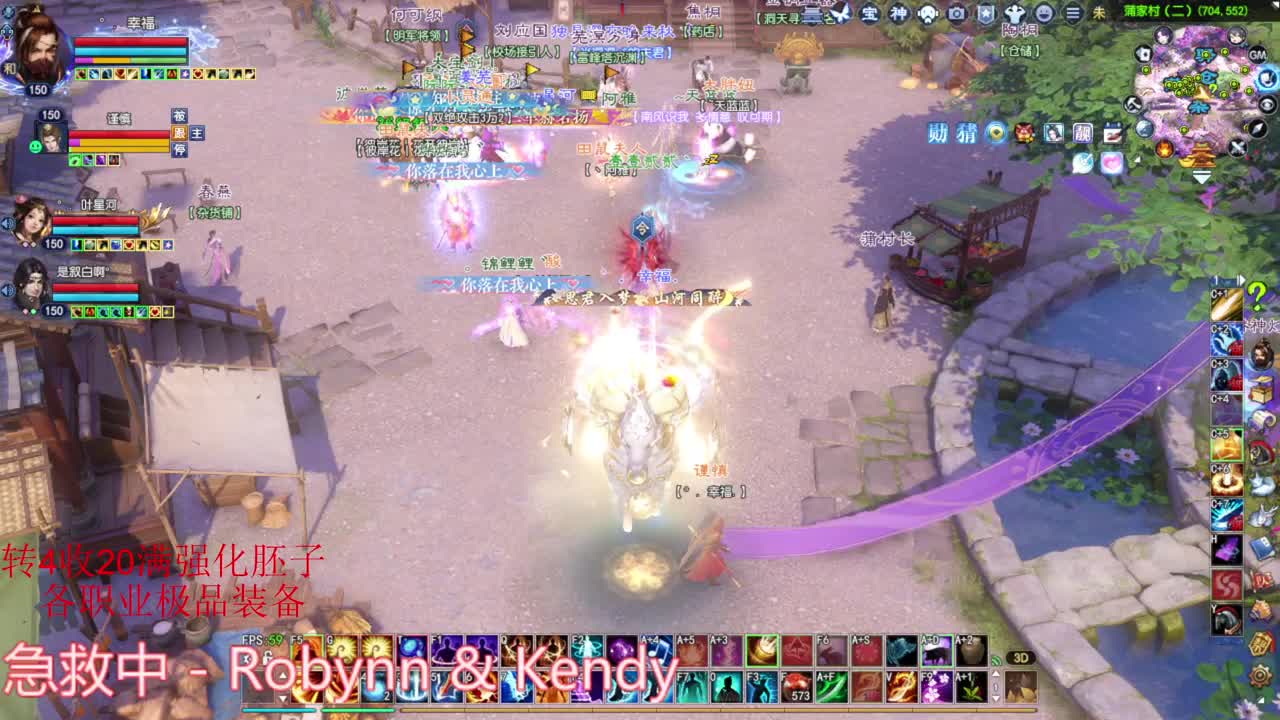This screenshot has width=1280, height=720.
Task: Click the flame event icon below minimap
Action: 1164,149
